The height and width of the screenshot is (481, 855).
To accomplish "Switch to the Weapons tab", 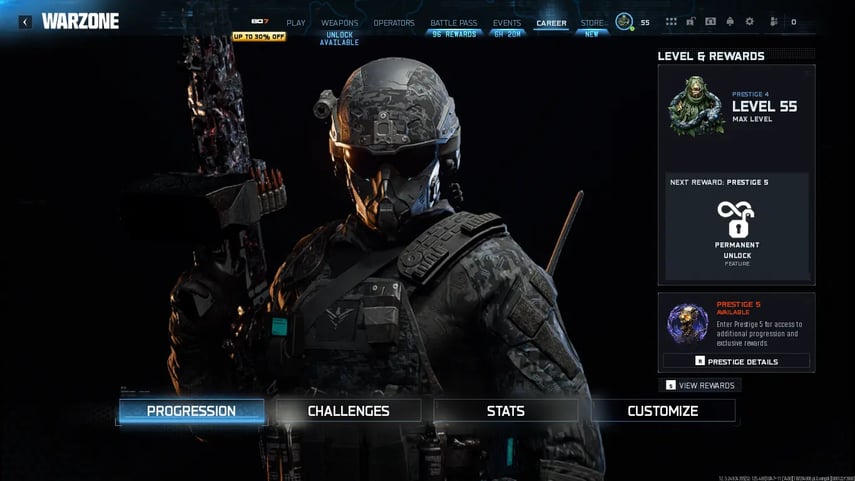I will [x=339, y=23].
